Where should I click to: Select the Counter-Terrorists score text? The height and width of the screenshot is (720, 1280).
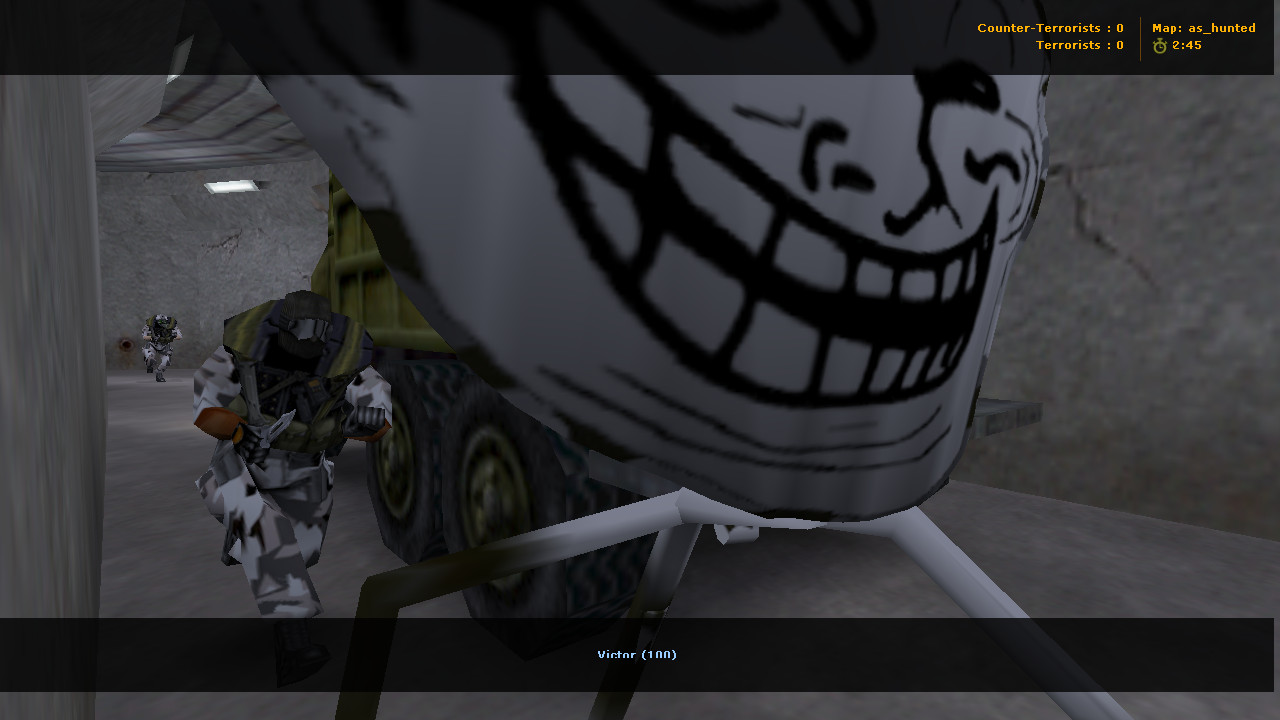(x=1050, y=28)
